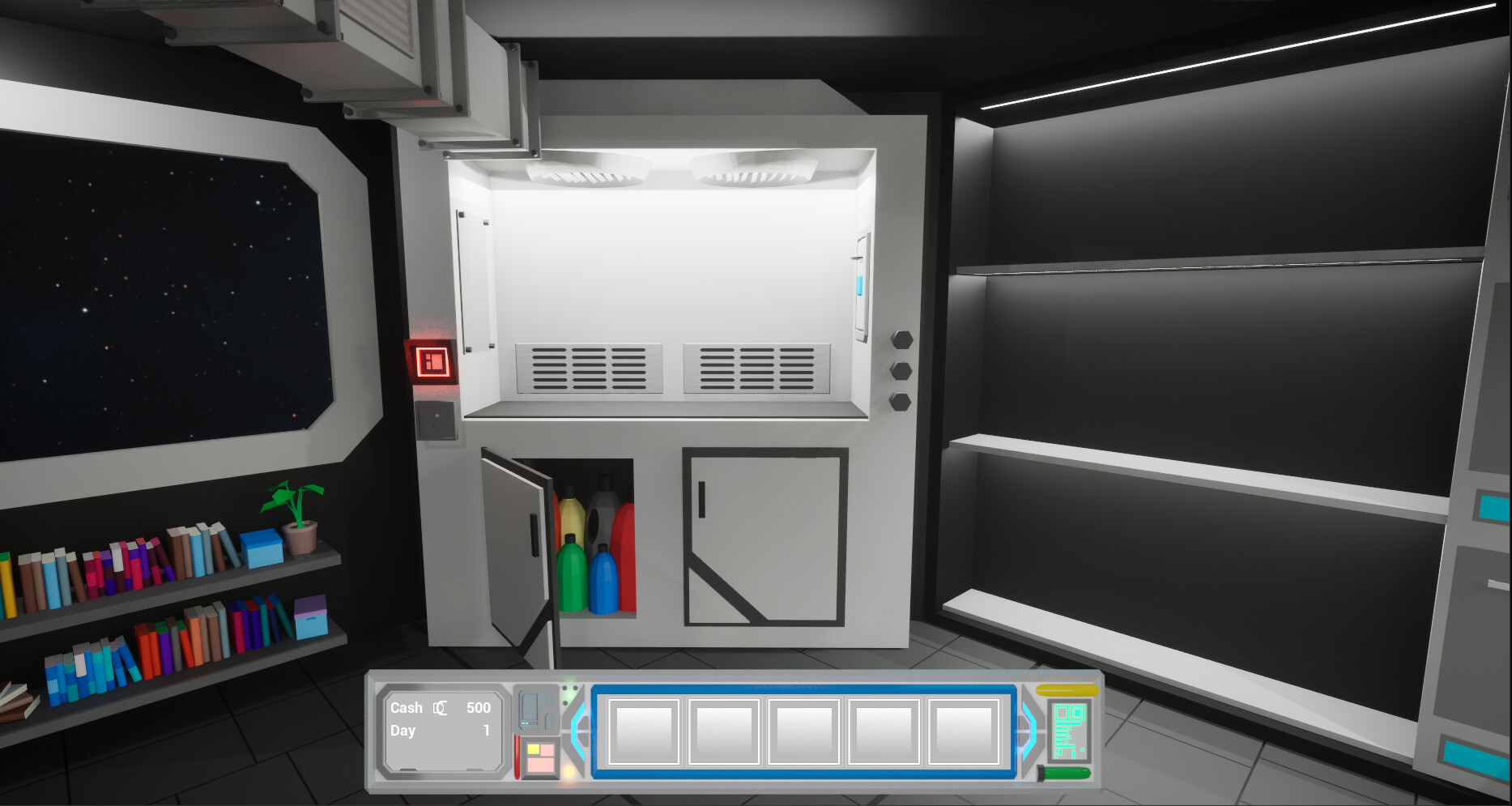The height and width of the screenshot is (806, 1512).
Task: Click the left blue arrow beside the hotbar
Action: click(577, 731)
